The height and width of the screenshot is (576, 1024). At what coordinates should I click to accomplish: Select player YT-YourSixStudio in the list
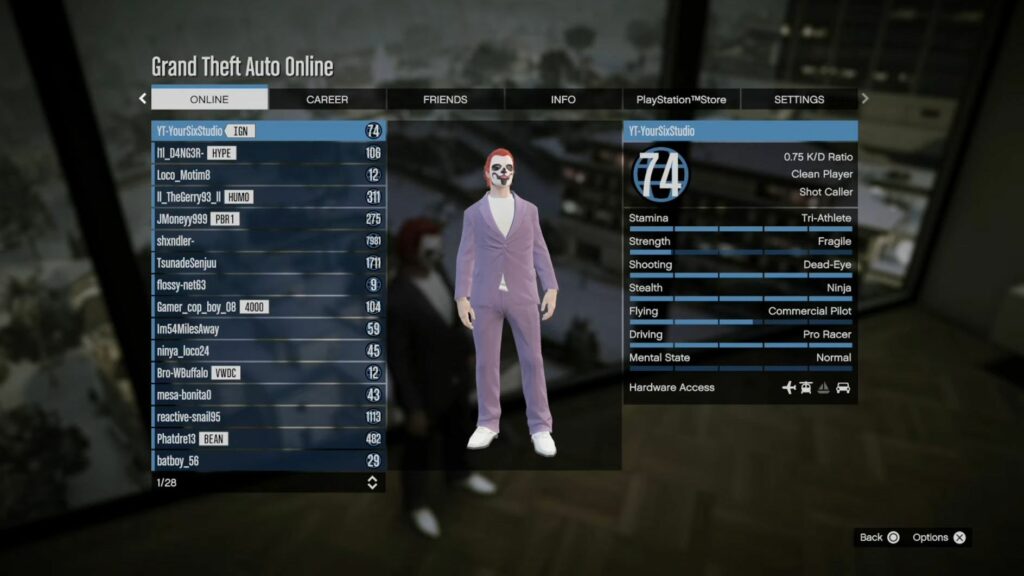[268, 131]
